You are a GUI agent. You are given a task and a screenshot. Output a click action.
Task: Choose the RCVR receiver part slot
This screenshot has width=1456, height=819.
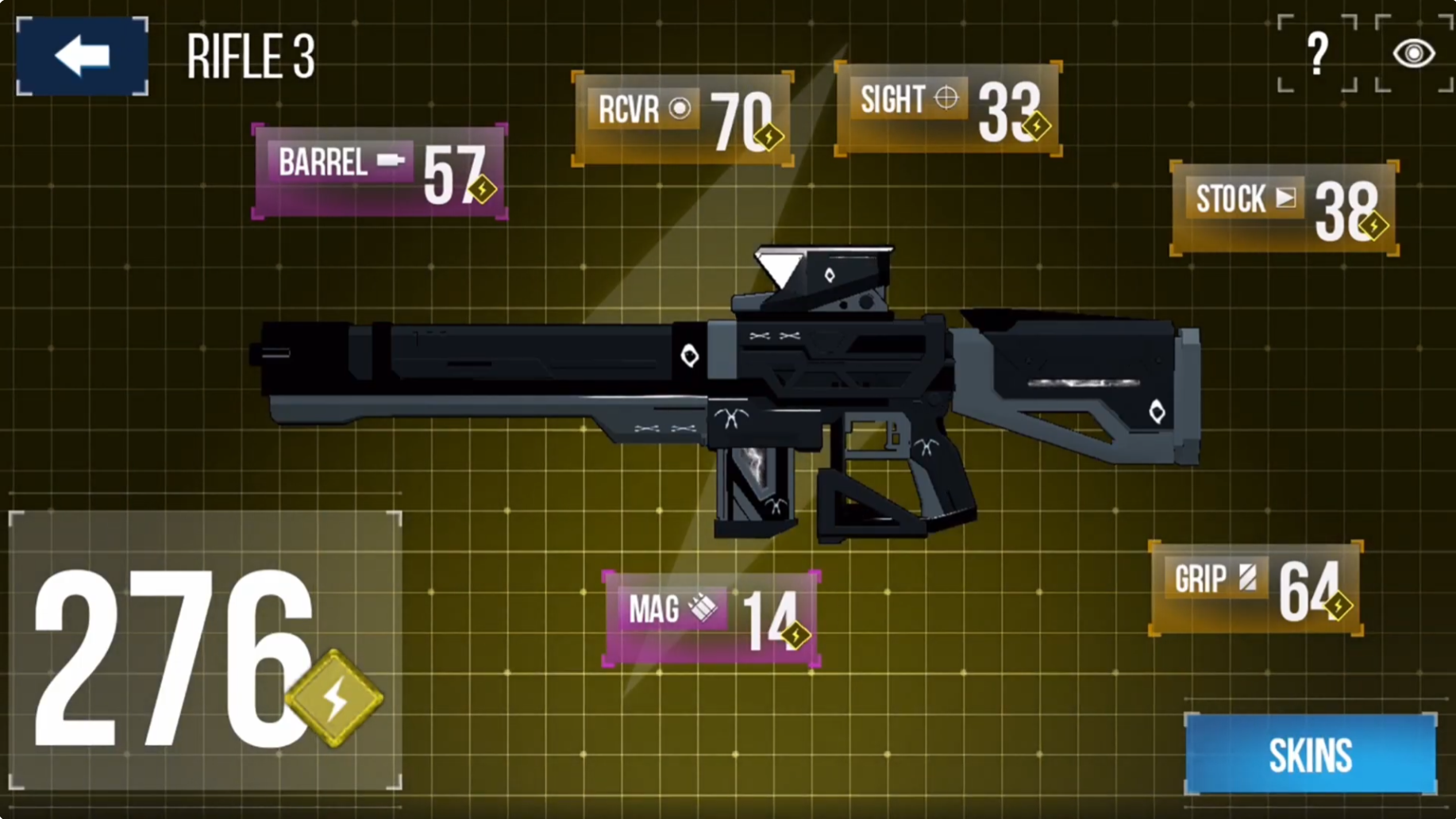[683, 118]
